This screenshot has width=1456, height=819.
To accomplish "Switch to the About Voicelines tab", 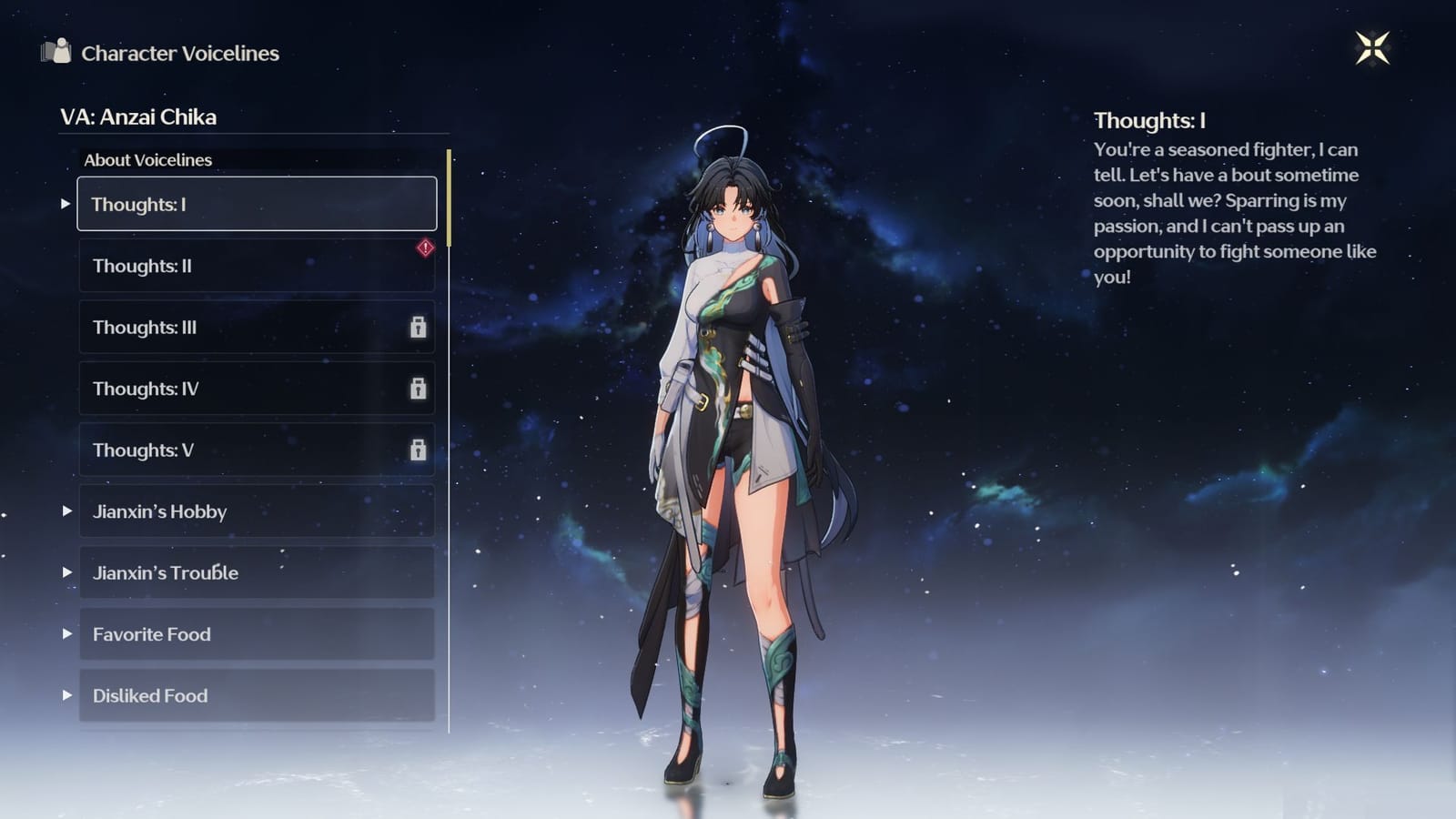I will 147,159.
